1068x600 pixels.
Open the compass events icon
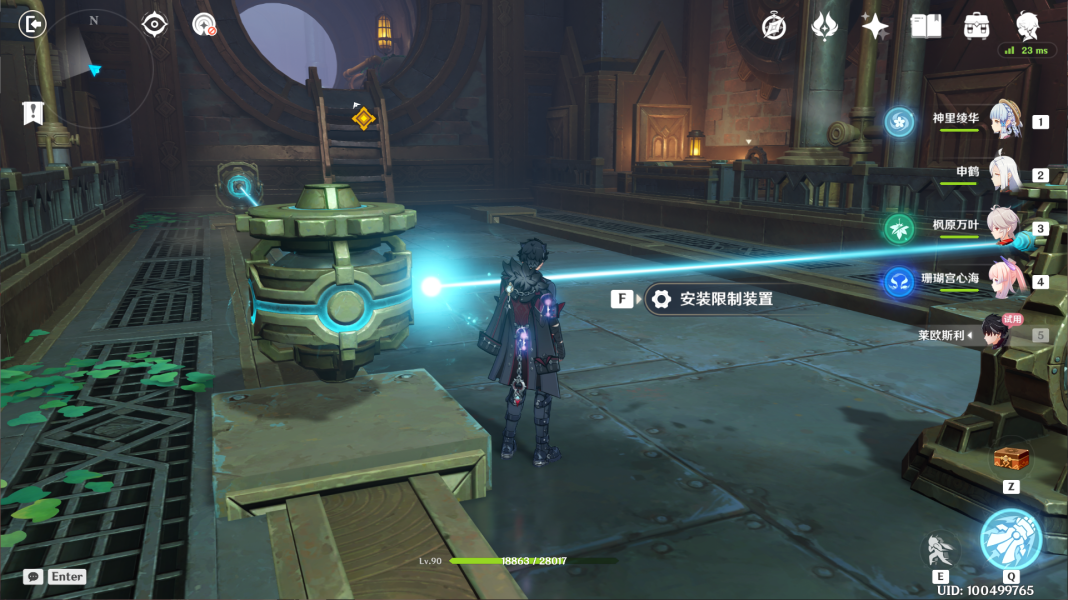click(x=774, y=27)
